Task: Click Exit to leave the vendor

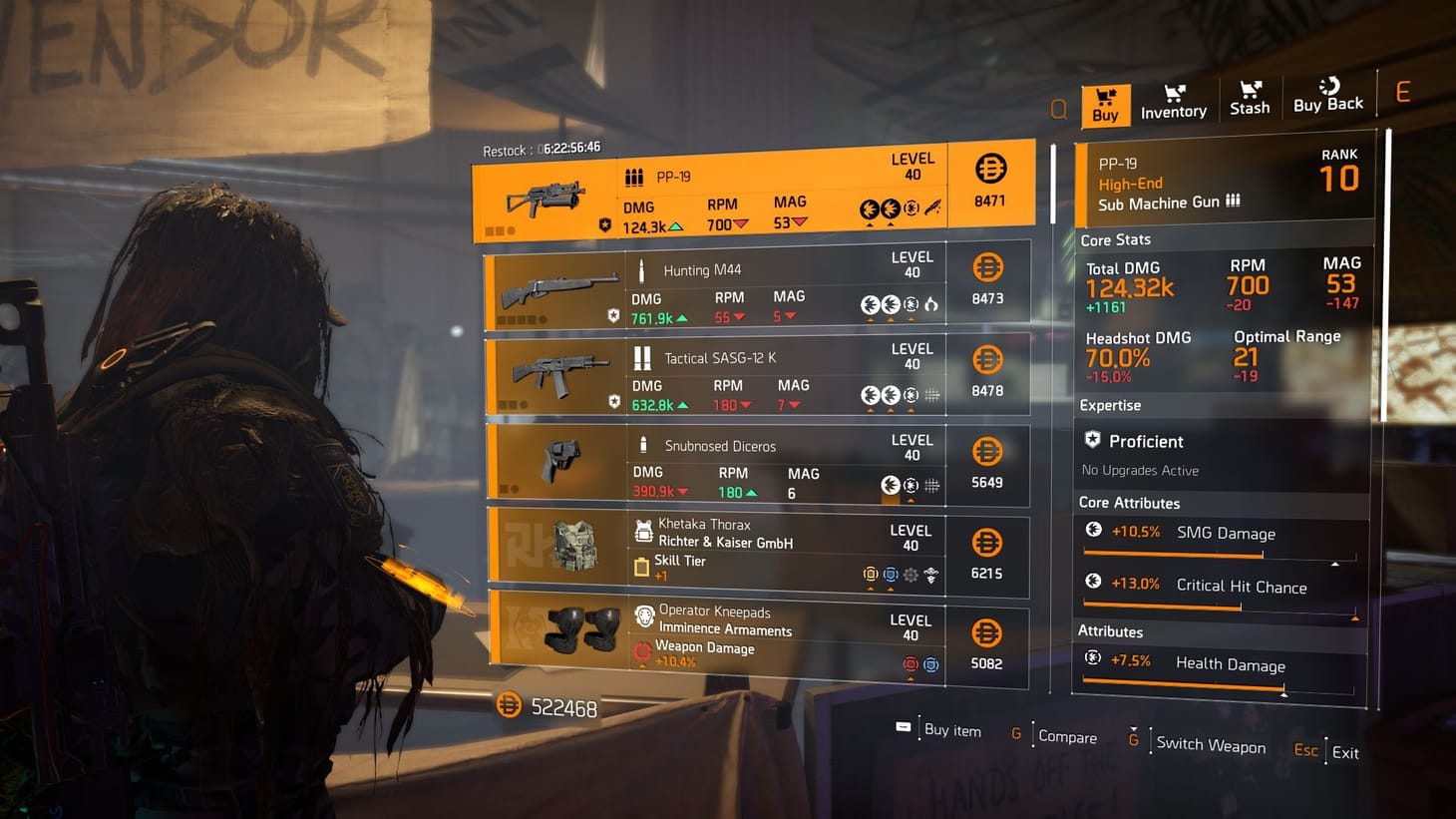Action: (1344, 752)
